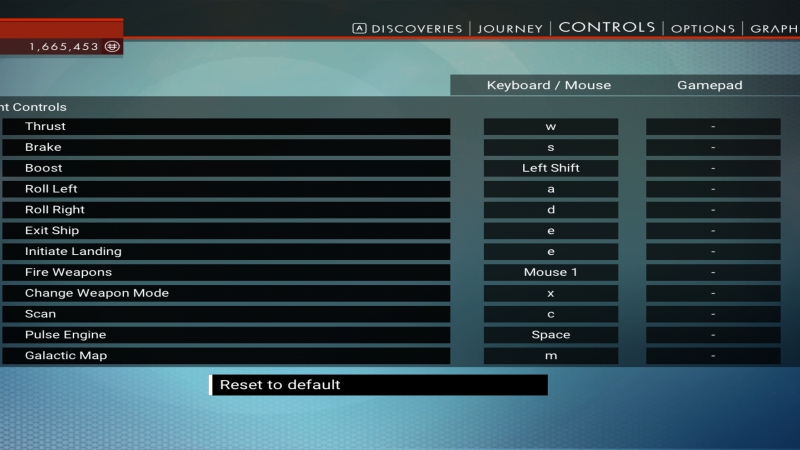This screenshot has width=800, height=450.
Task: Switch to the Journey tab
Action: tap(510, 28)
